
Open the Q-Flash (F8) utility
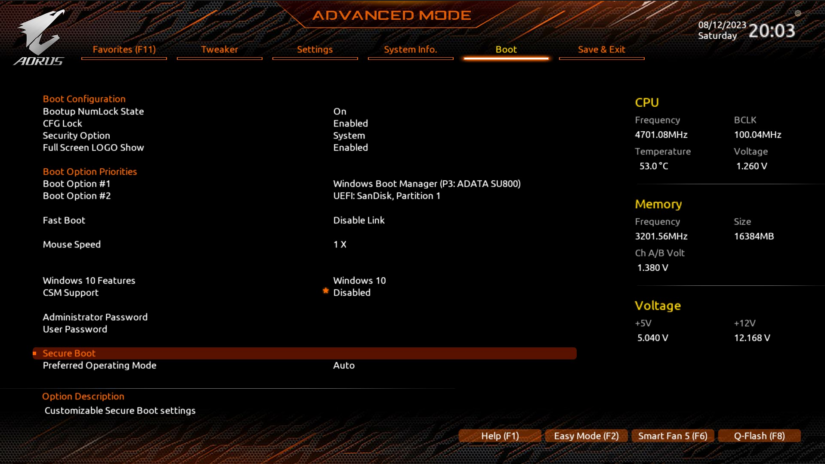759,436
